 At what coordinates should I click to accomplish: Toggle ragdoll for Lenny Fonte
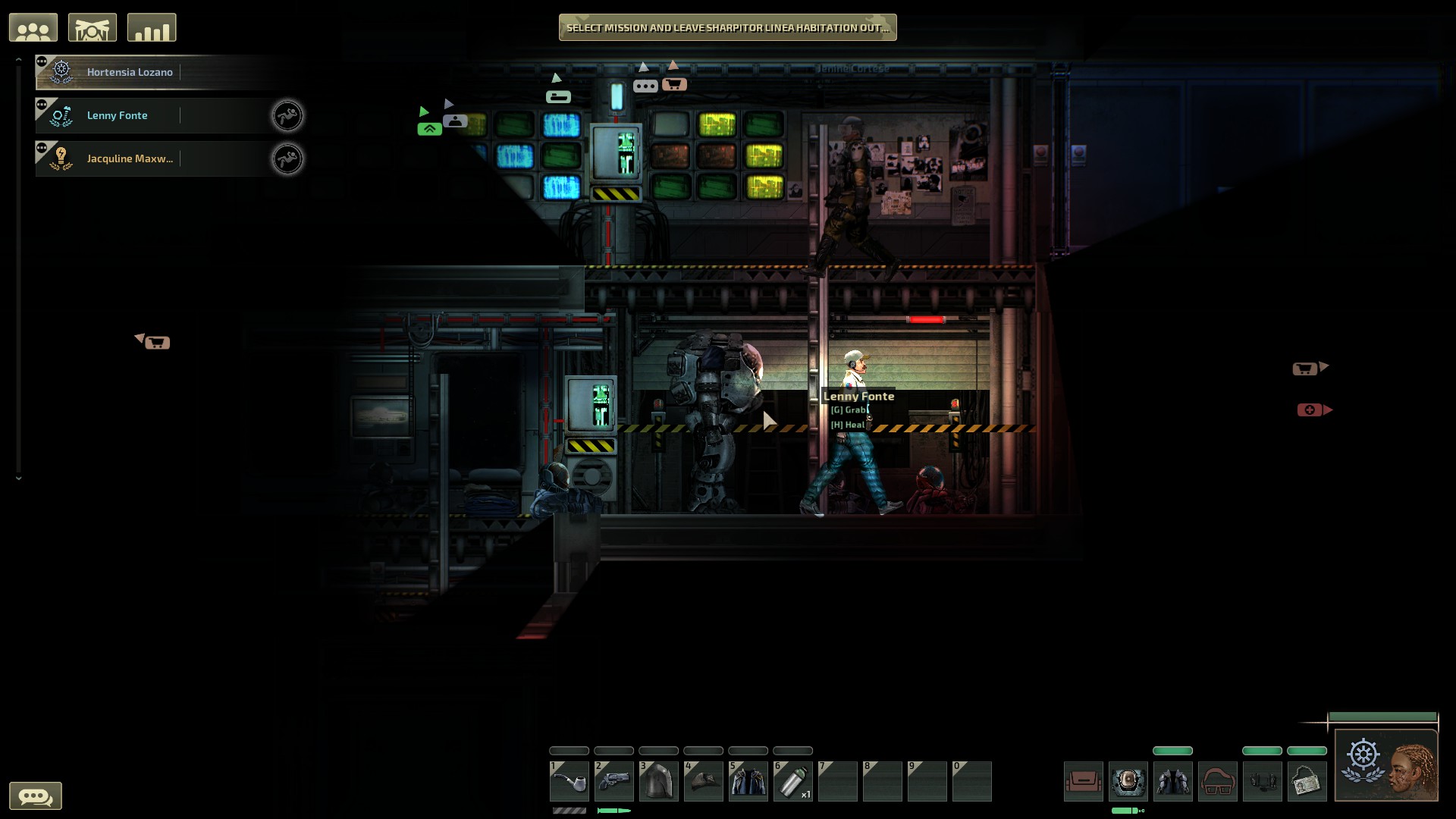[288, 115]
